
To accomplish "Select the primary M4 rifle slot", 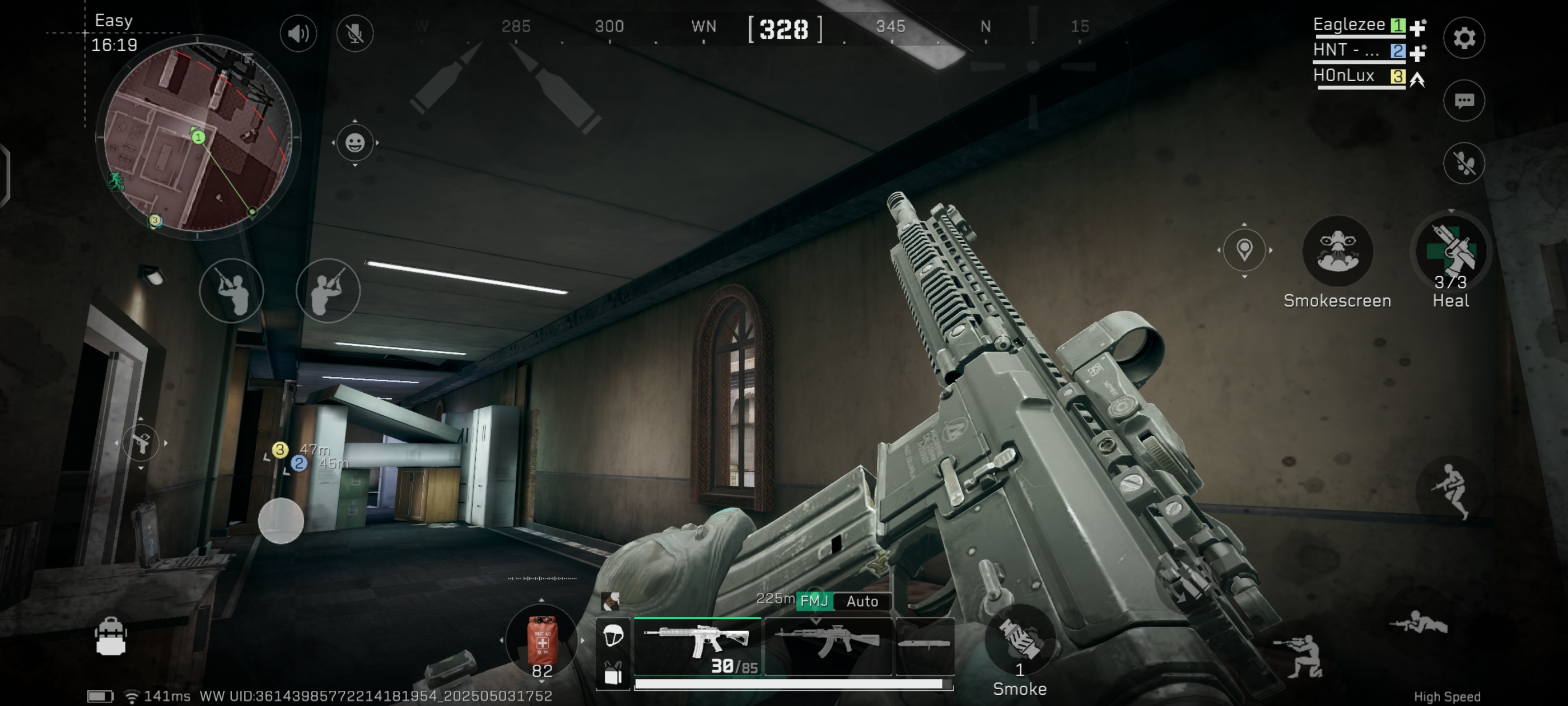I will point(698,645).
